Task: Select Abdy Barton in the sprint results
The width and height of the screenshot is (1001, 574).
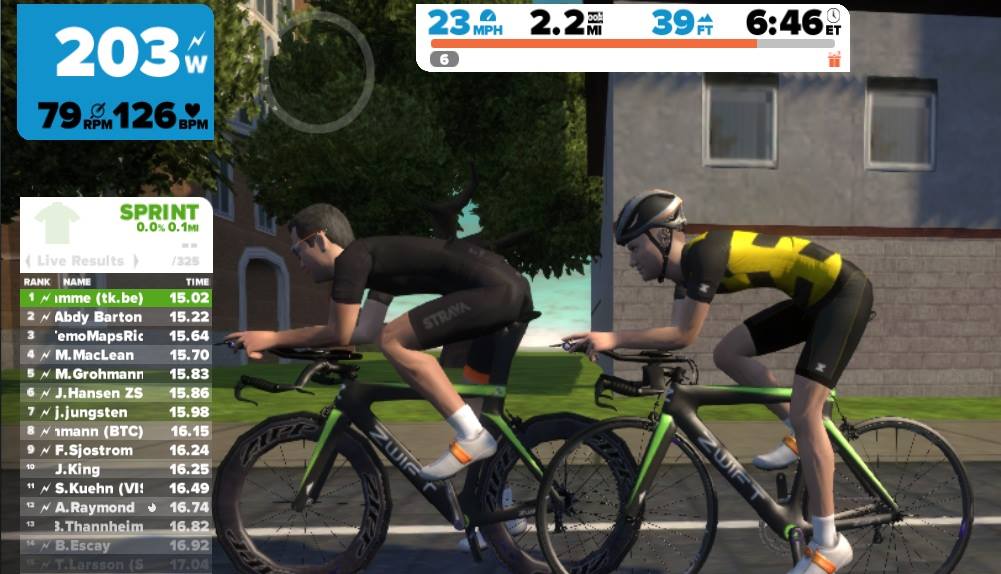Action: [115, 317]
